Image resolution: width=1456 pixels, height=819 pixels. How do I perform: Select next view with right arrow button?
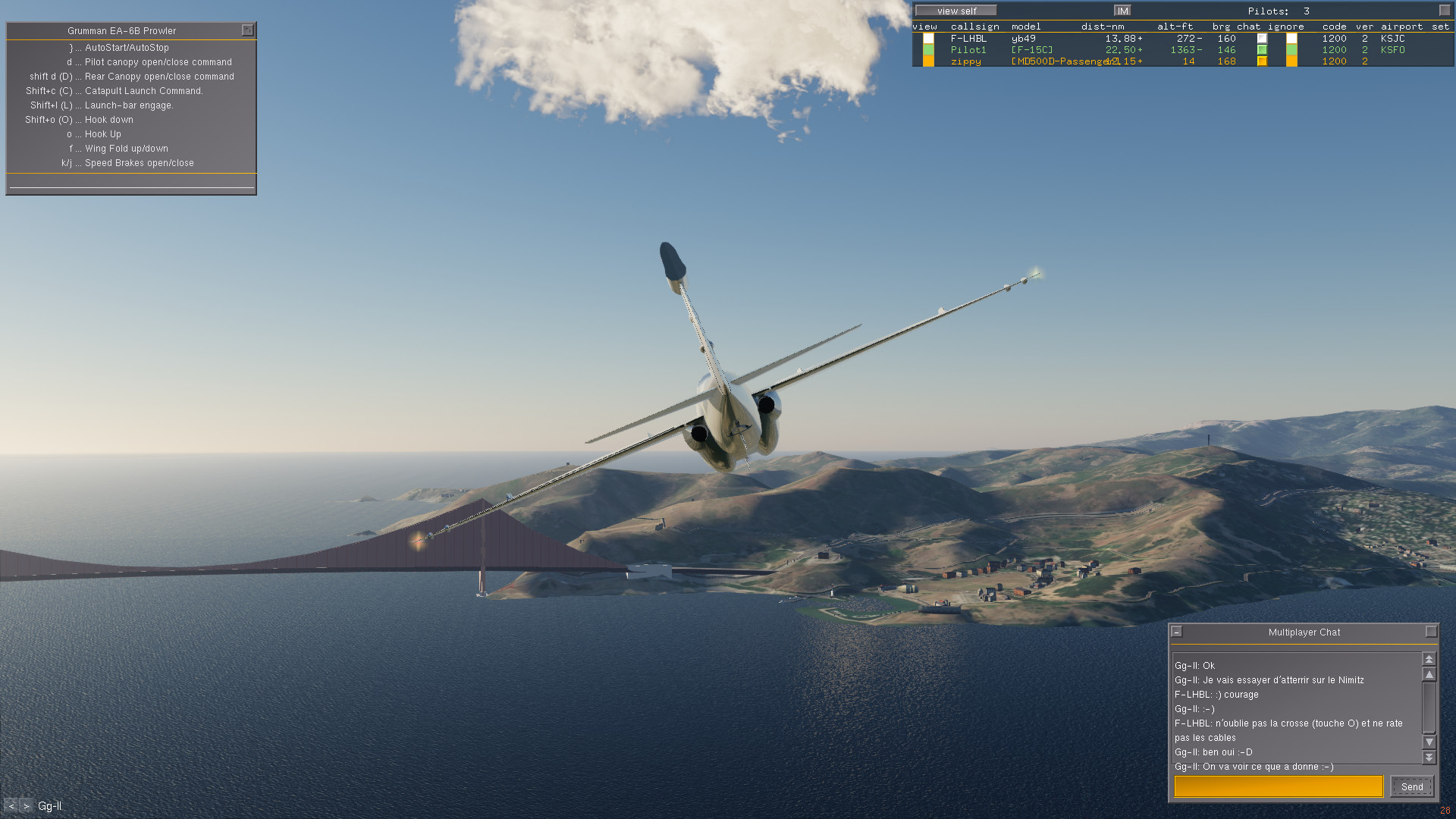[27, 806]
